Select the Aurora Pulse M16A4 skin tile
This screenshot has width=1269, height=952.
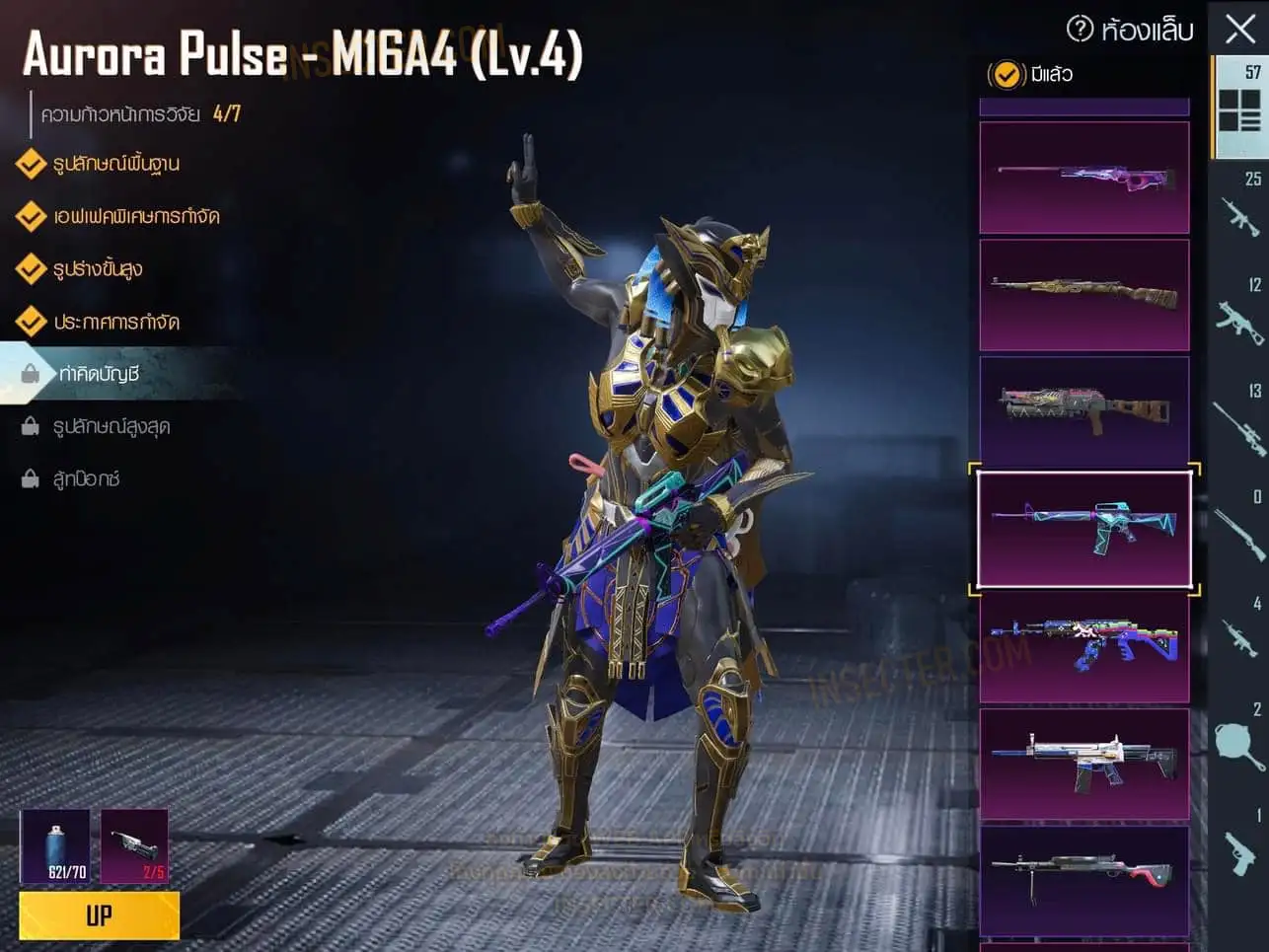(x=1083, y=529)
